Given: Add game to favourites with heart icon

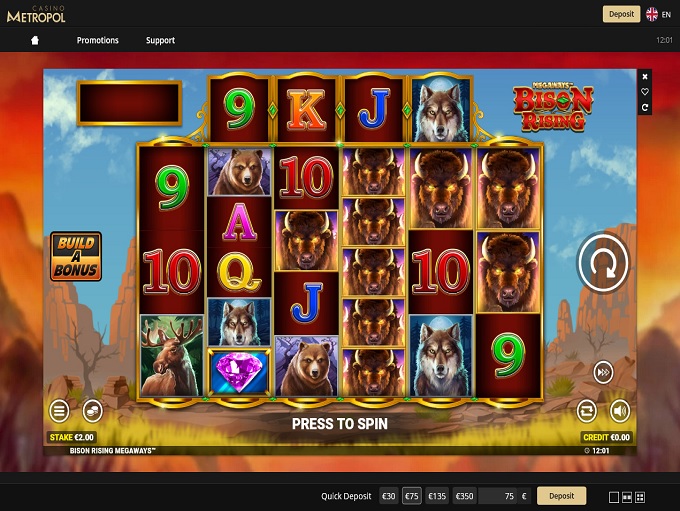Looking at the screenshot, I should pyautogui.click(x=645, y=92).
